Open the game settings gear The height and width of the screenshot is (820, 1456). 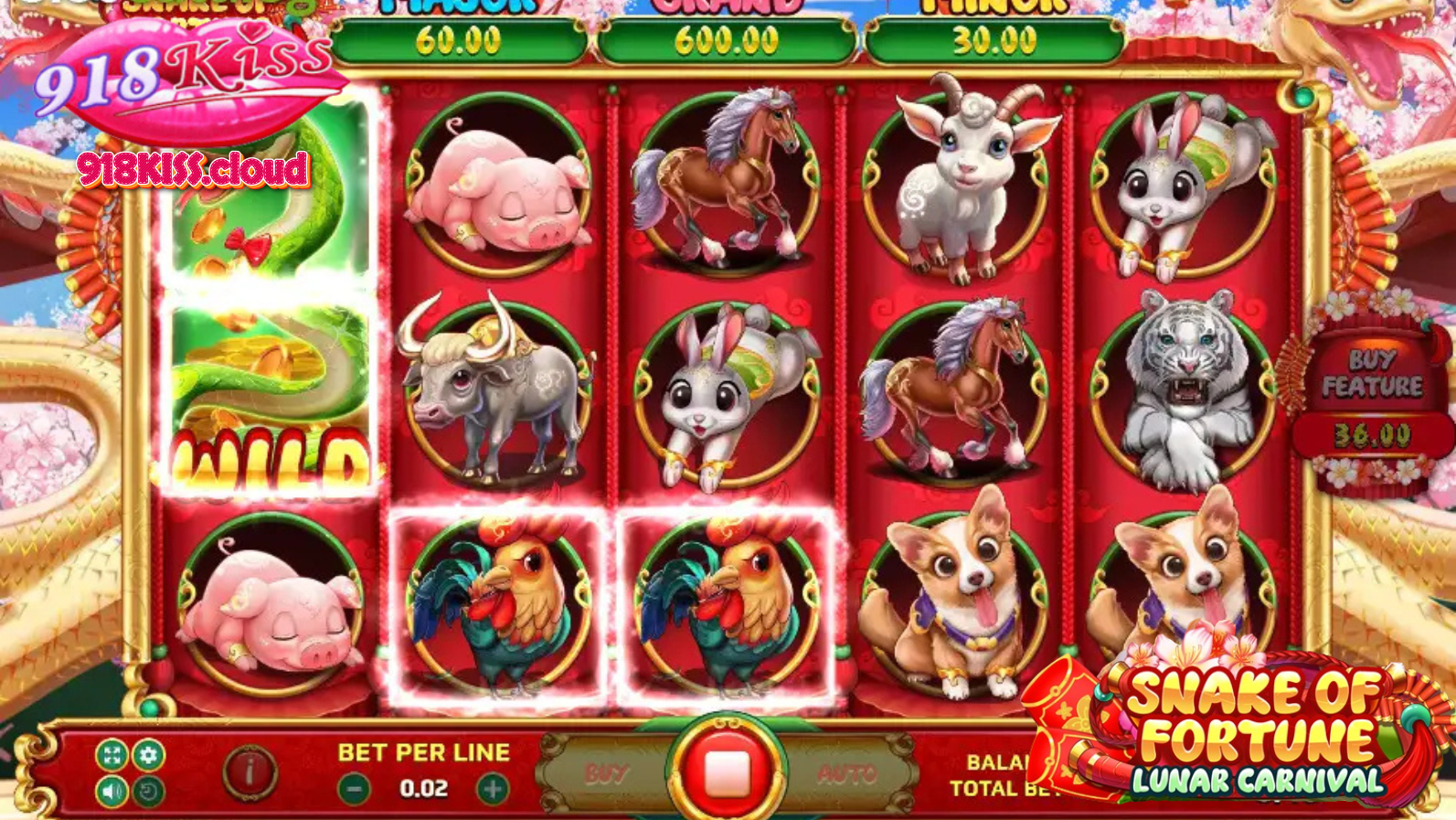tap(148, 755)
